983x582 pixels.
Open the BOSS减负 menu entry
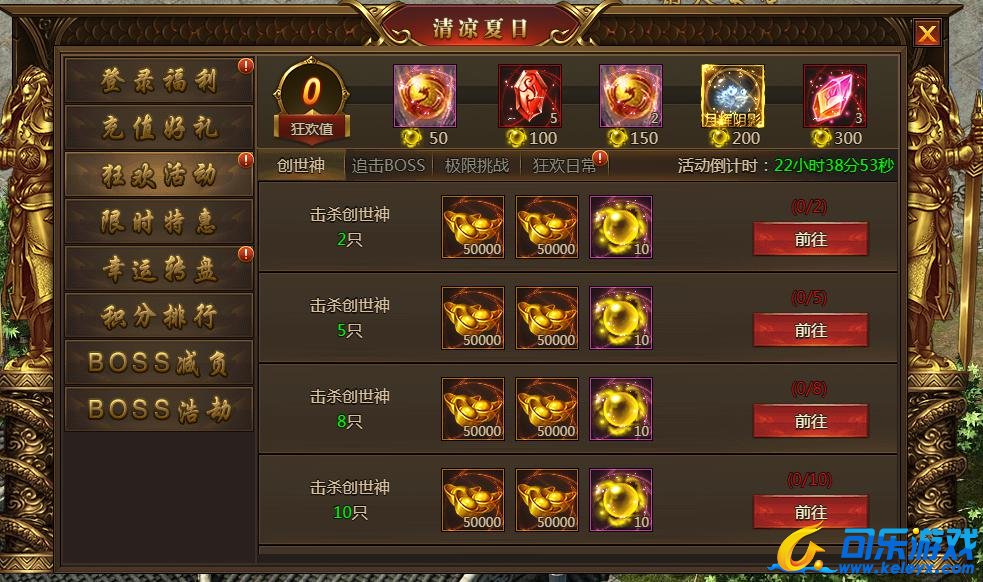pyautogui.click(x=158, y=362)
